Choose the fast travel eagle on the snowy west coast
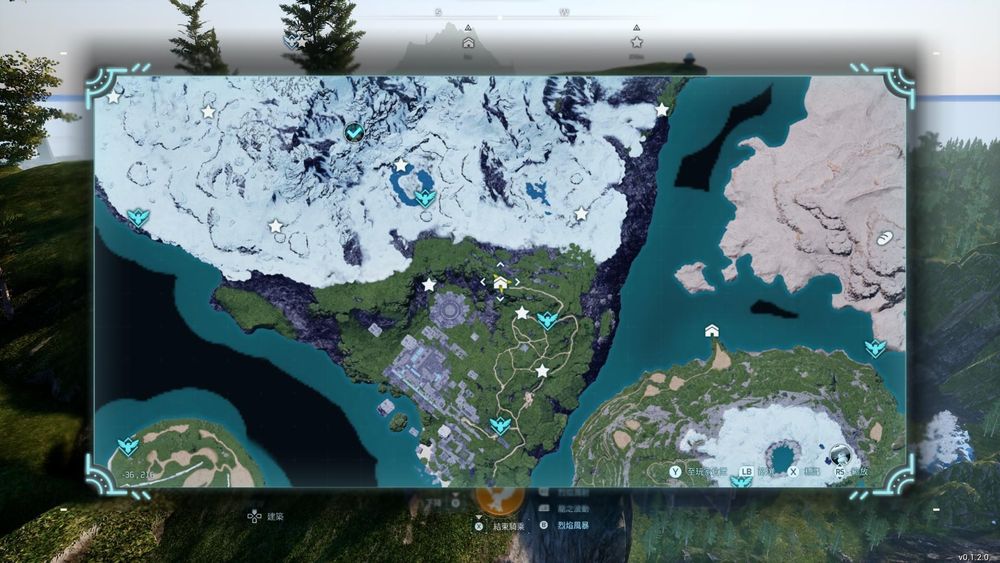 tap(139, 217)
